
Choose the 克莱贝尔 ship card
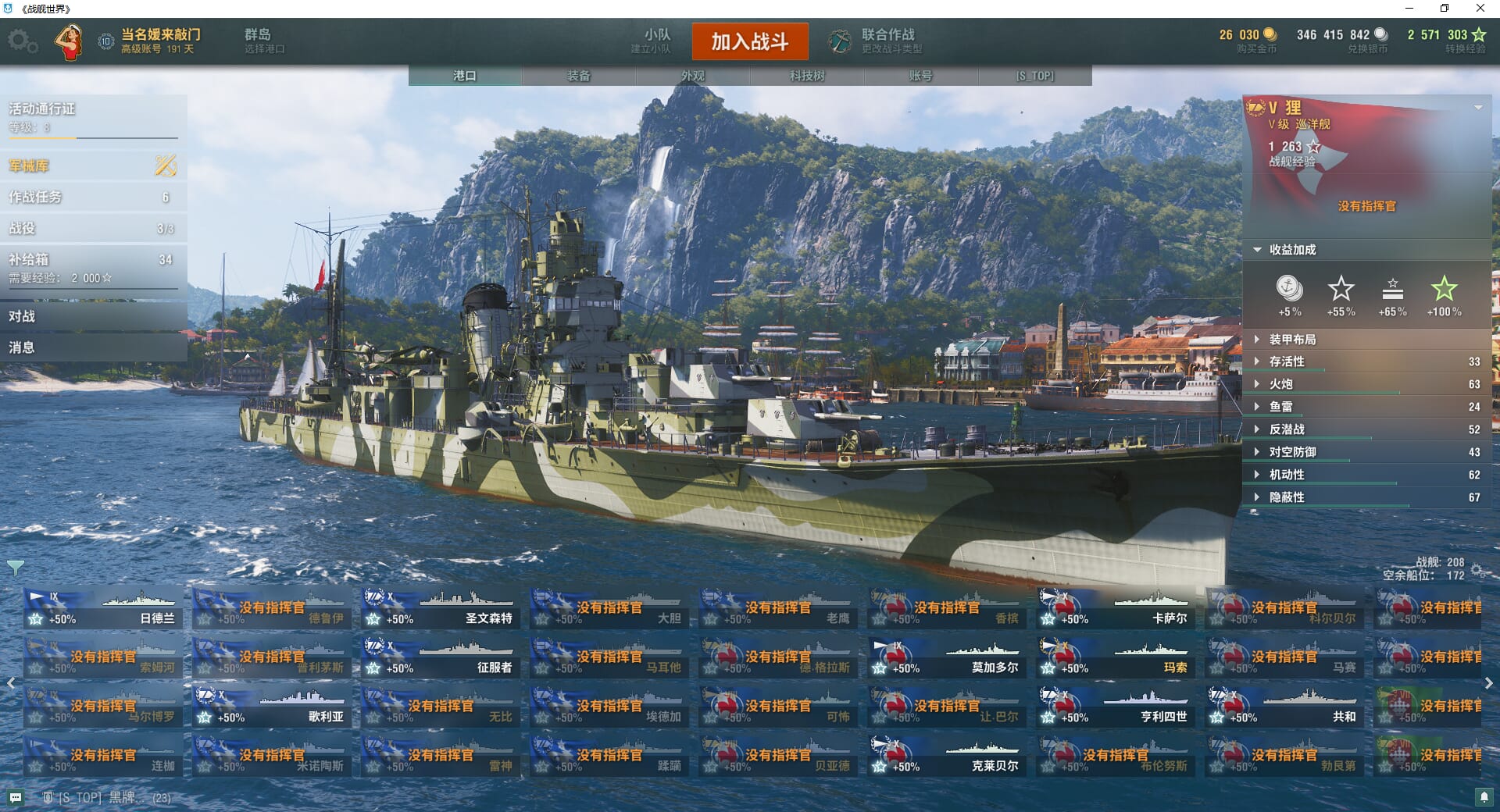tap(946, 757)
